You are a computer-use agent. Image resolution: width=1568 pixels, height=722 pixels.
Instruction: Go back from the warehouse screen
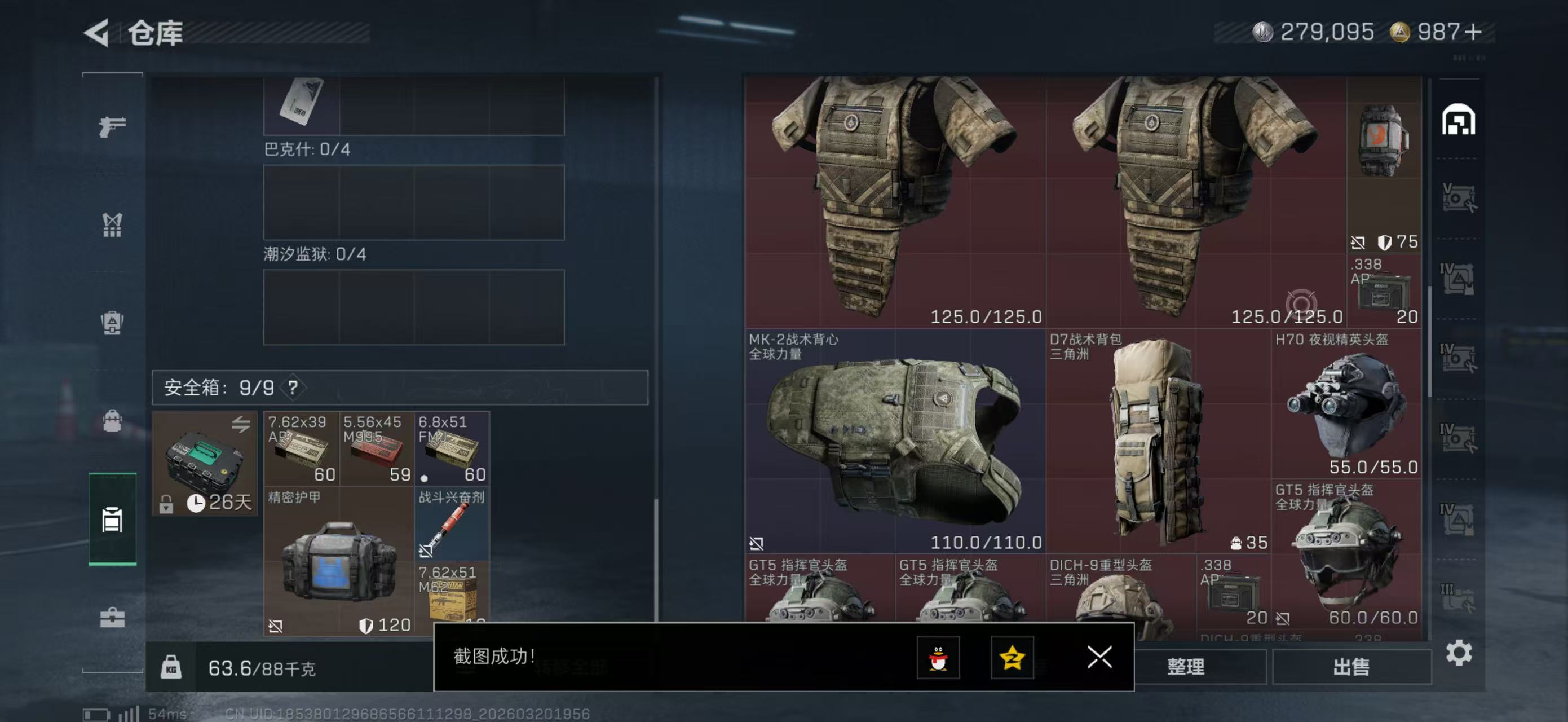point(98,32)
